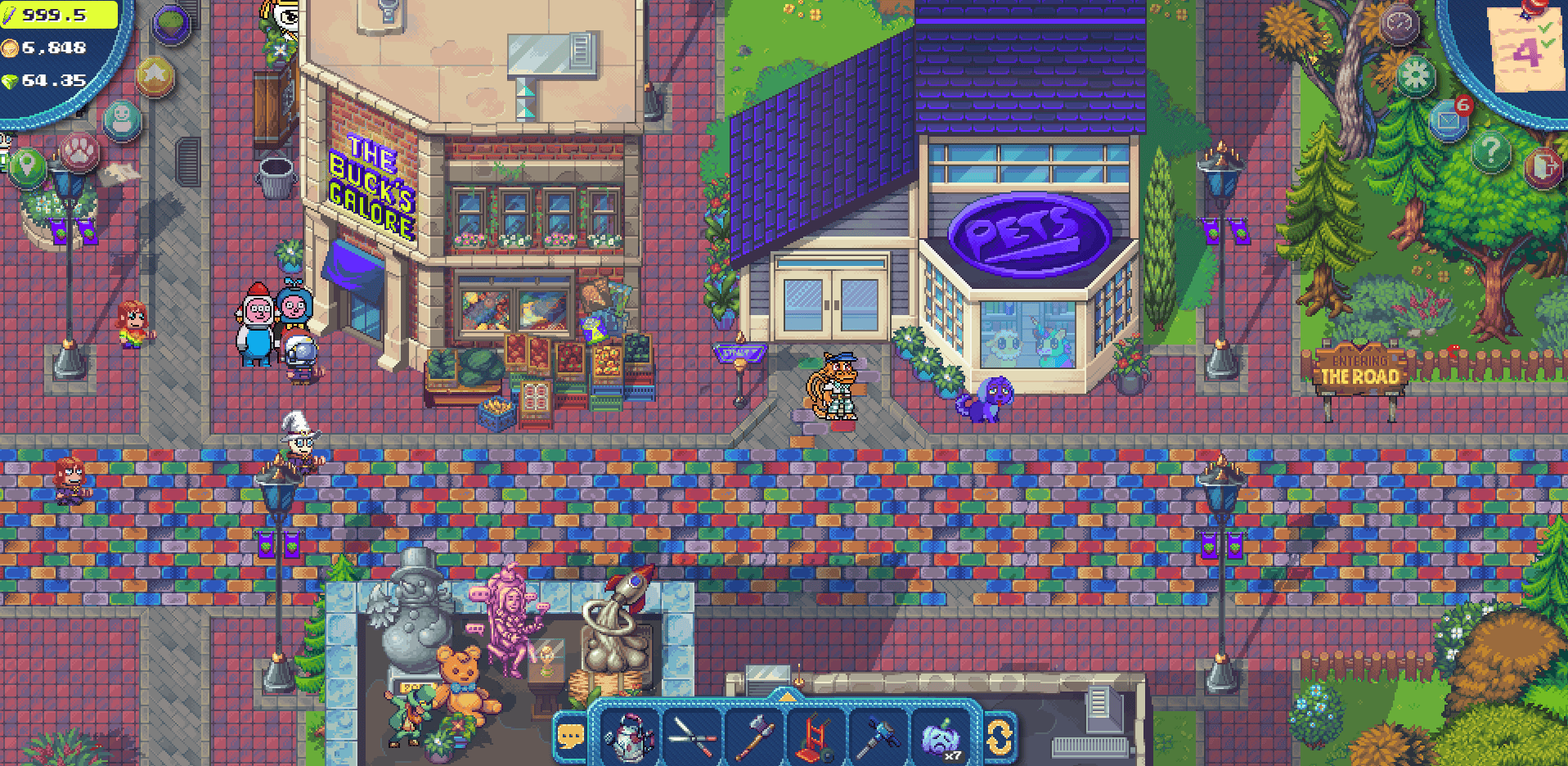The height and width of the screenshot is (766, 1568).
Task: Select the drill tool in the hotbar
Action: 880,735
